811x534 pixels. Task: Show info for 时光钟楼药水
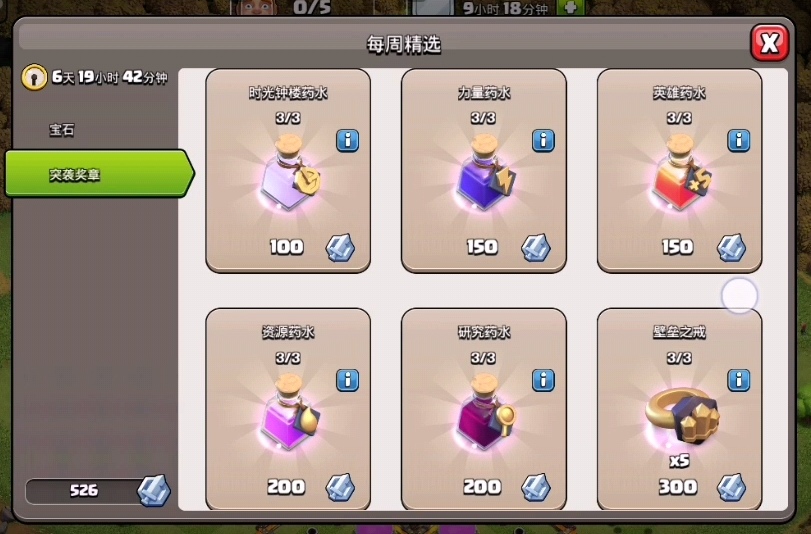(x=347, y=140)
